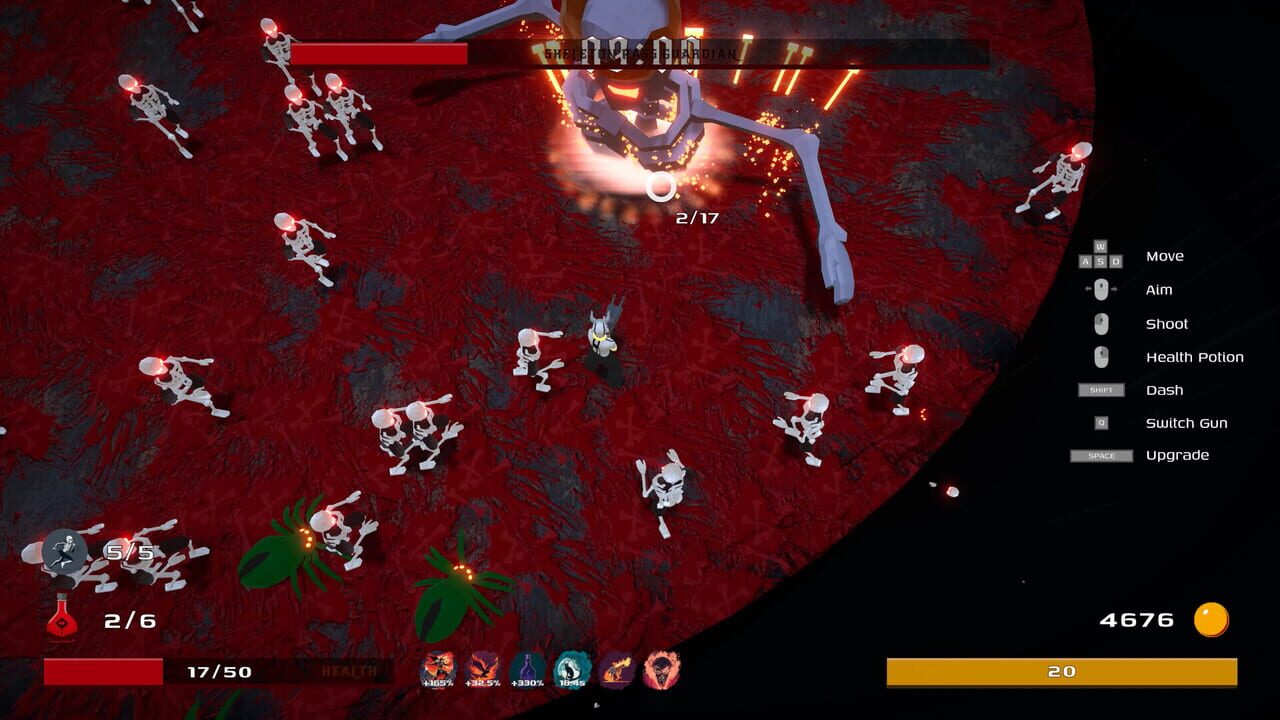
Task: Select the red health potion flask icon
Action: [62, 618]
